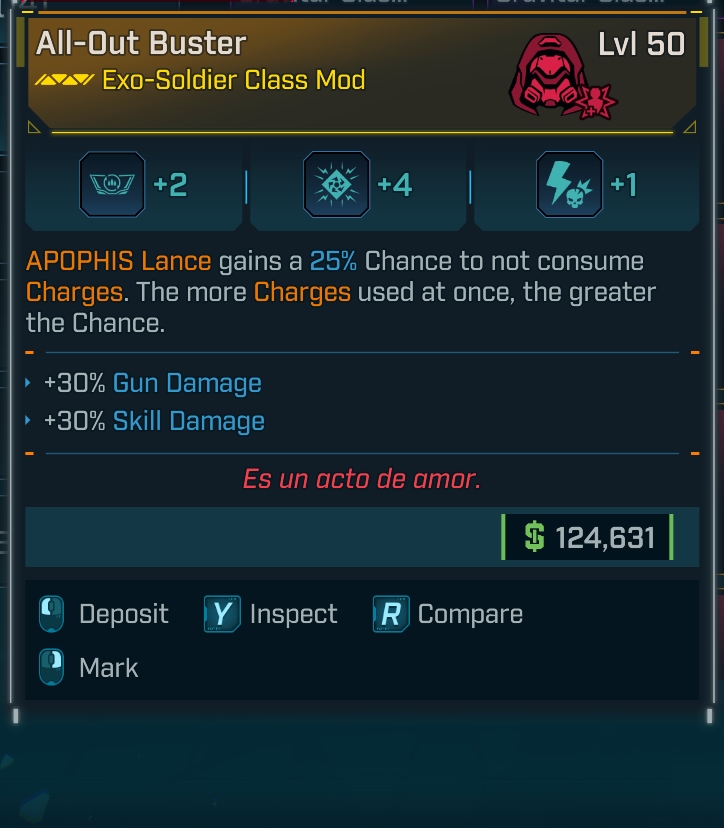Click the red hooded Exo-Soldier class emblem
The image size is (724, 828).
click(x=553, y=75)
